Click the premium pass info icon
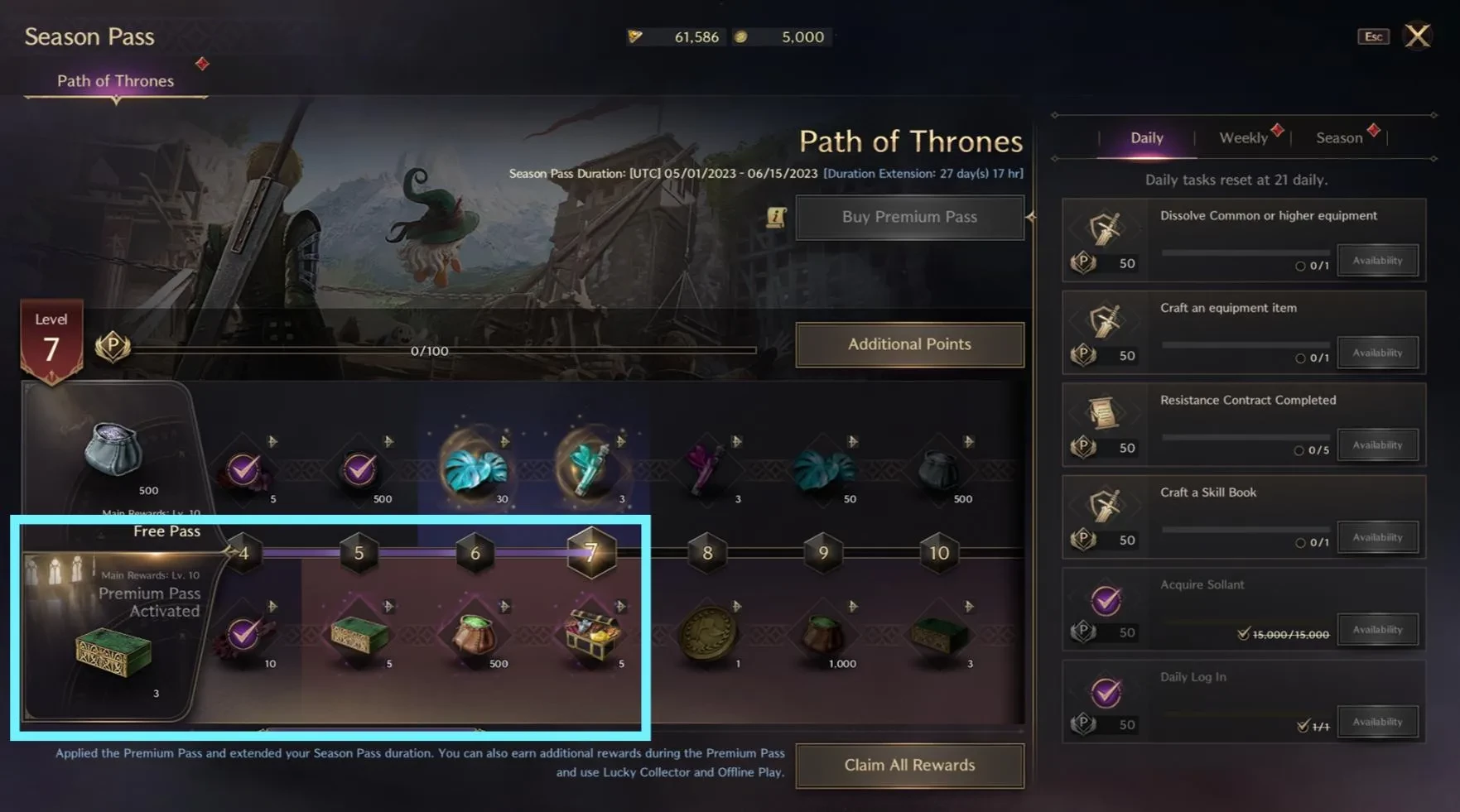The width and height of the screenshot is (1460, 812). click(x=776, y=217)
